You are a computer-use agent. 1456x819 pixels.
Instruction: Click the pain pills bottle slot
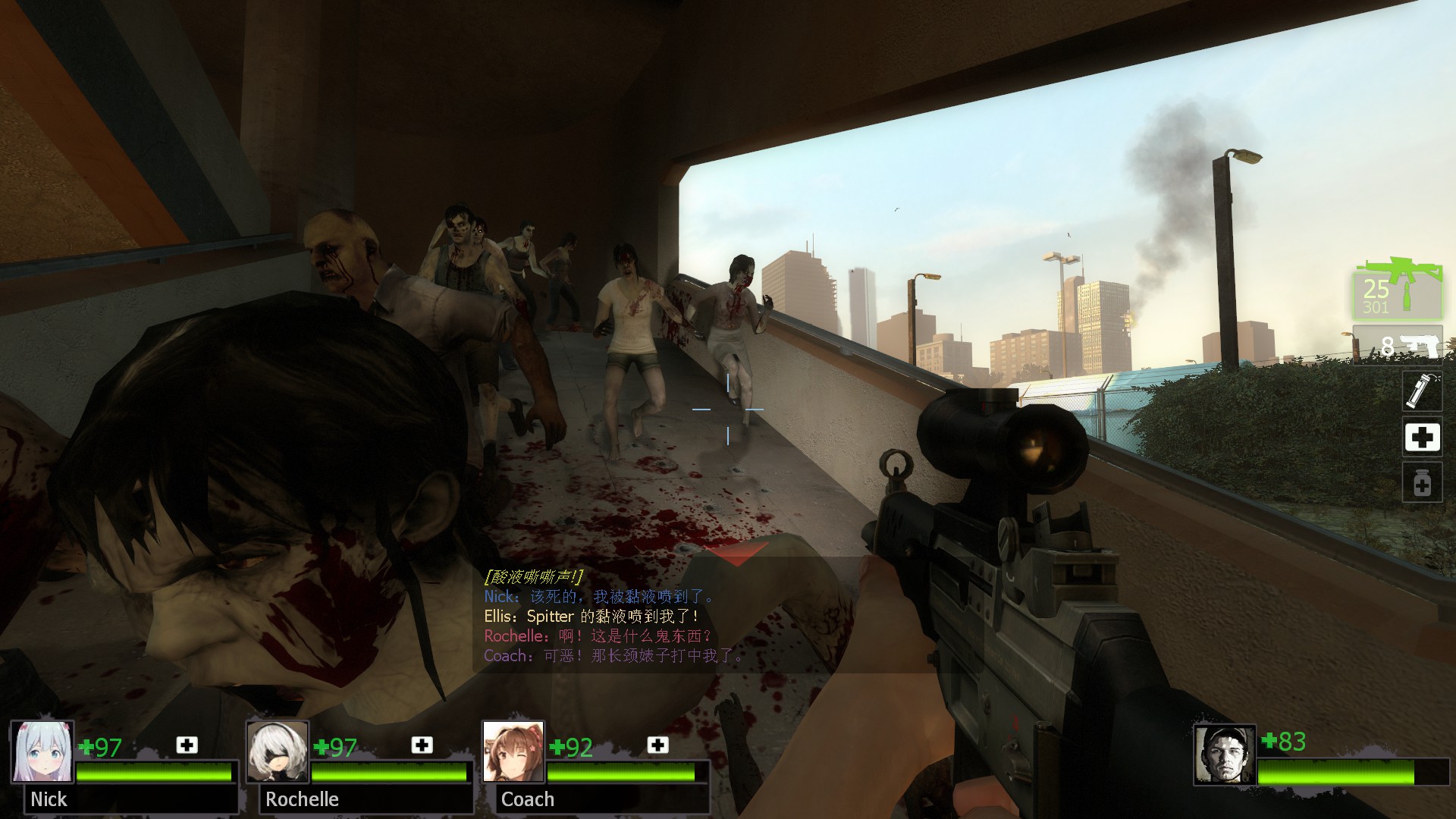pyautogui.click(x=1421, y=483)
